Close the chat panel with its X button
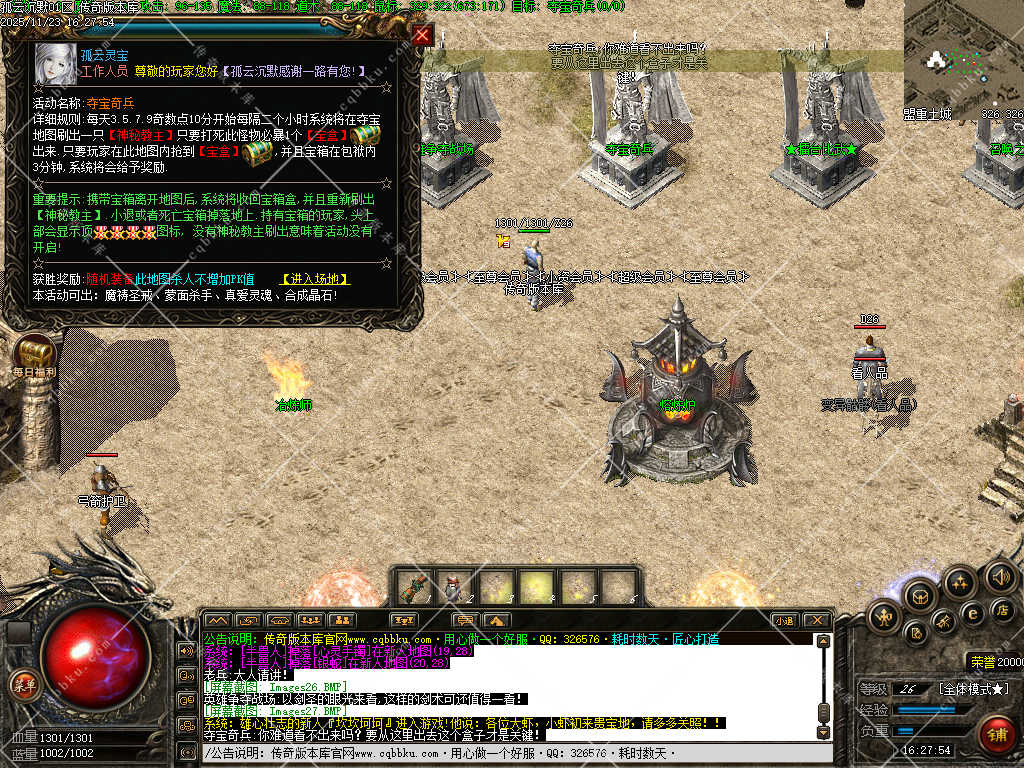The height and width of the screenshot is (768, 1024). coord(817,620)
